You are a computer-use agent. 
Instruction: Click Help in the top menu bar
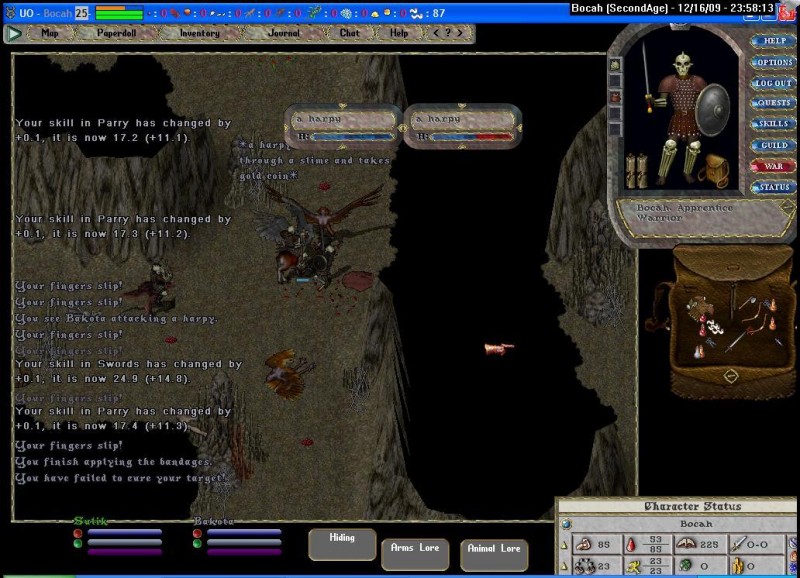[x=399, y=33]
